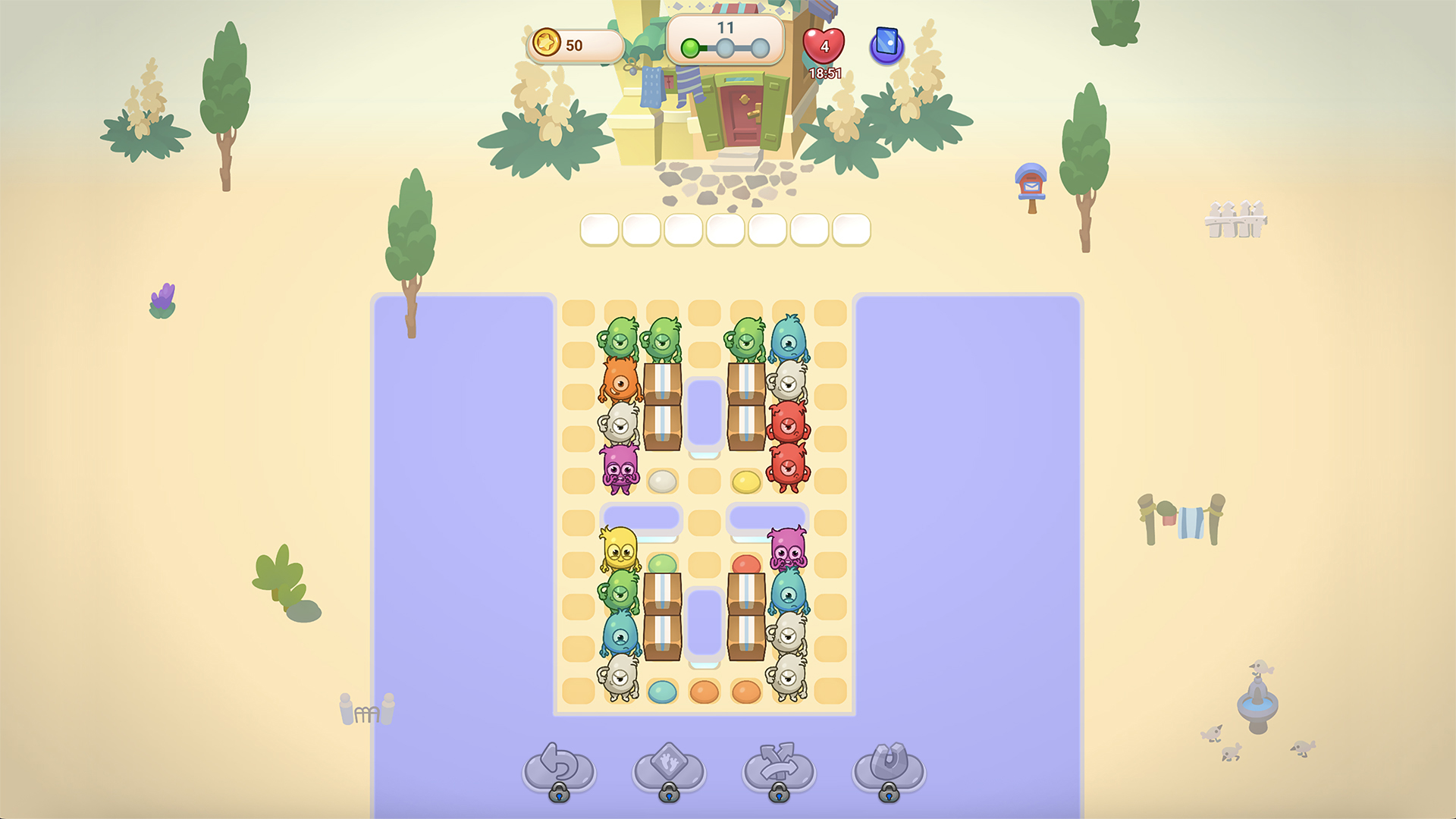Screen dimensions: 1456x819
Task: Tap the gold coin icon
Action: tap(548, 44)
